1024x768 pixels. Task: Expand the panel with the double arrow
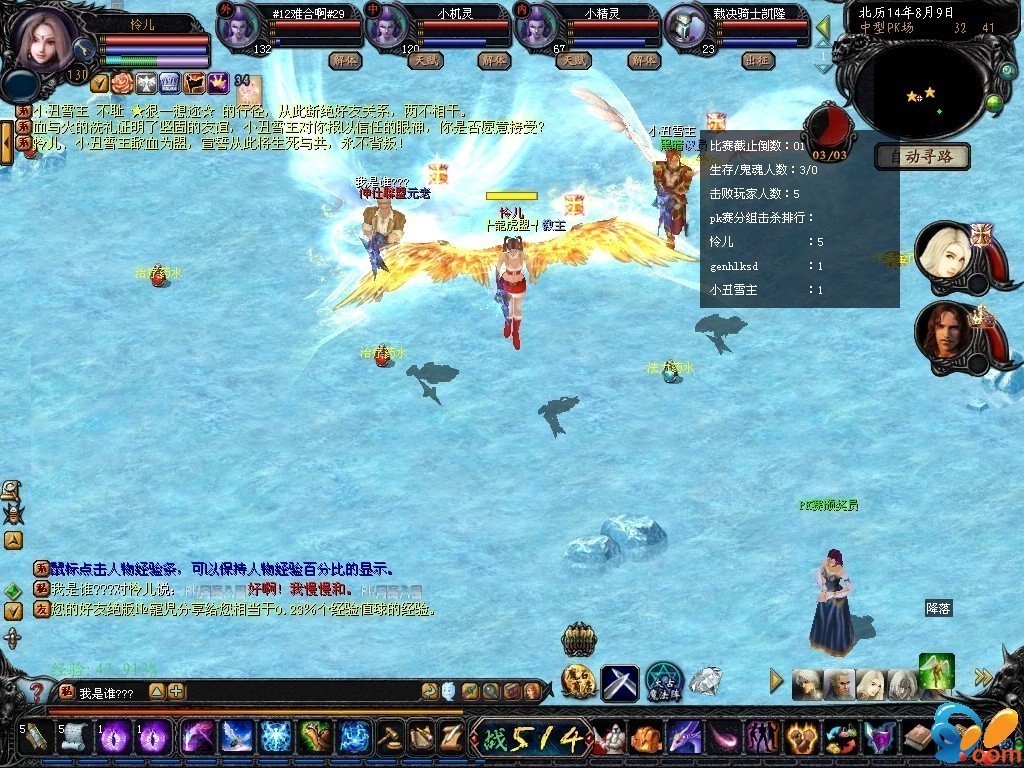(984, 678)
